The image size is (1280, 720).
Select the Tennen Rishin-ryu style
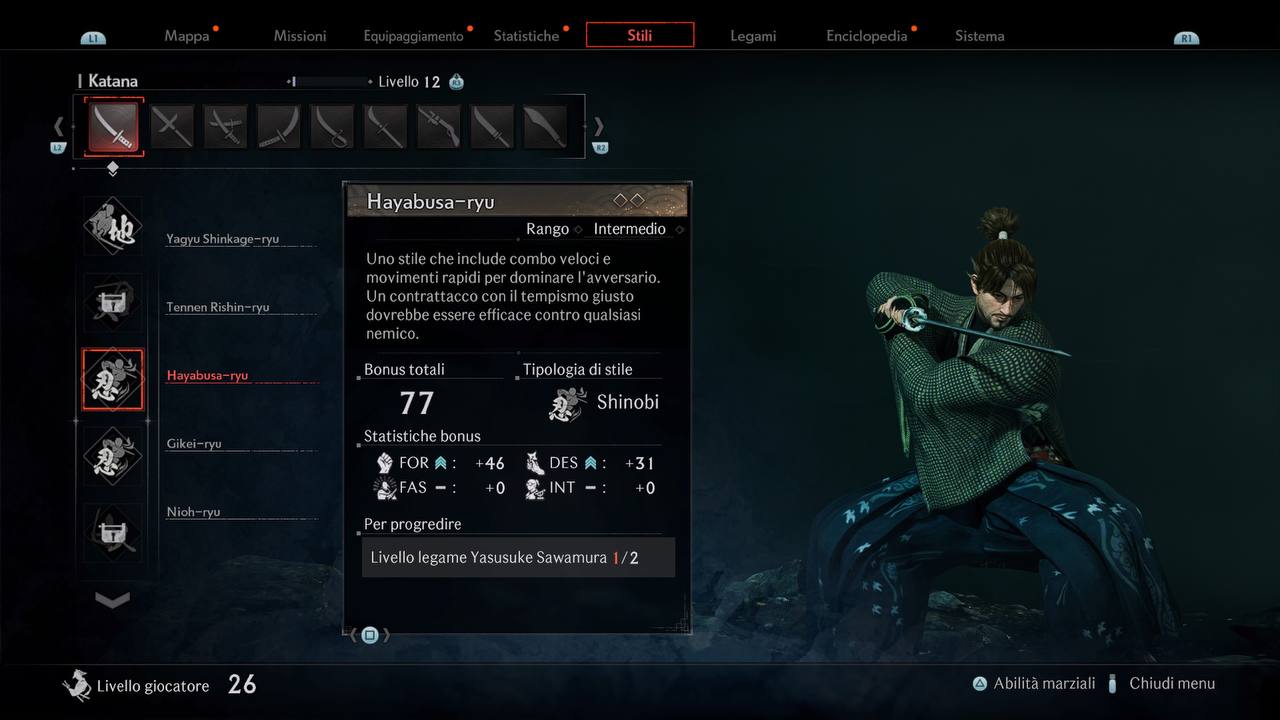[217, 307]
